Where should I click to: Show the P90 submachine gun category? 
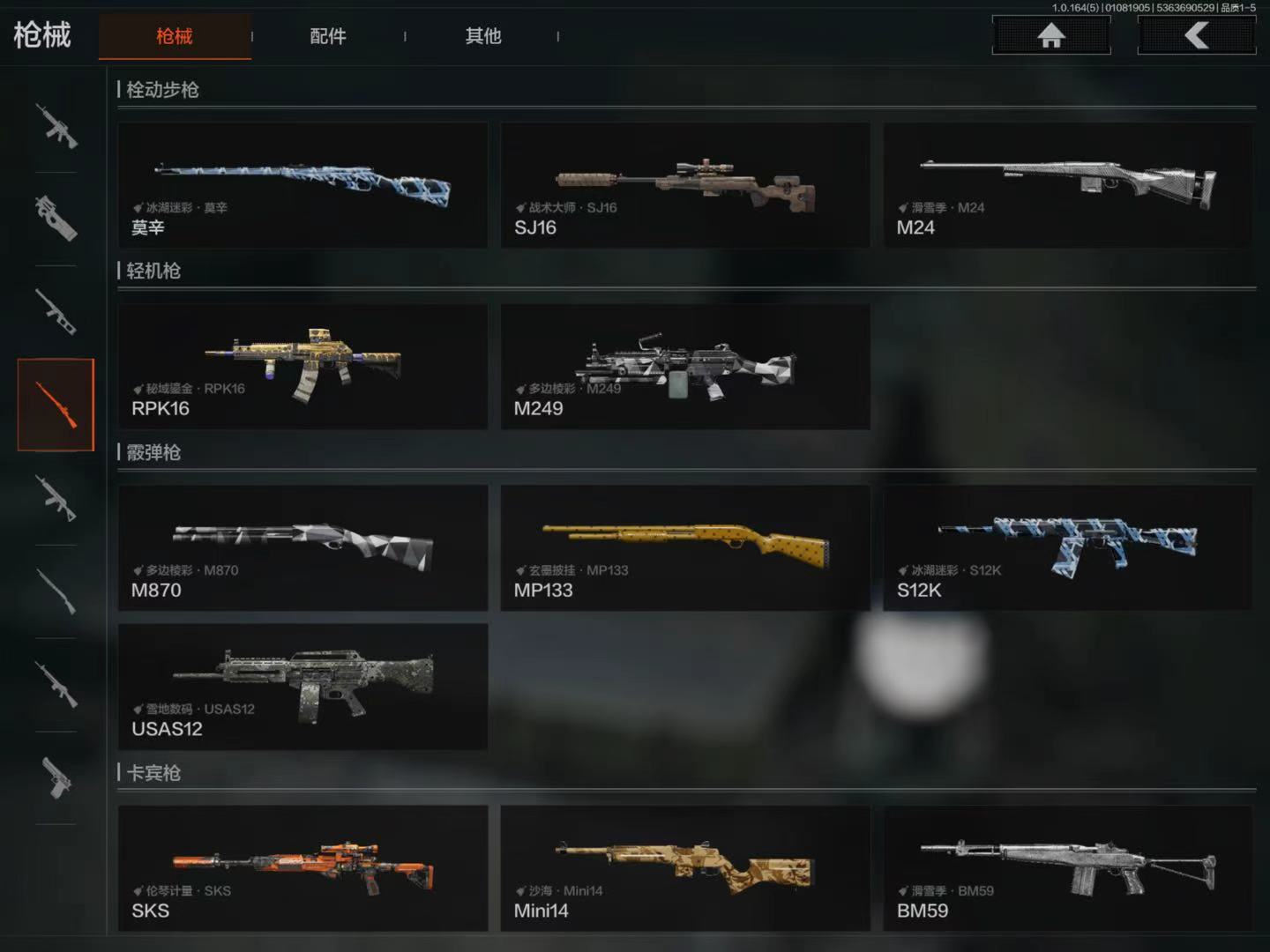click(x=56, y=218)
